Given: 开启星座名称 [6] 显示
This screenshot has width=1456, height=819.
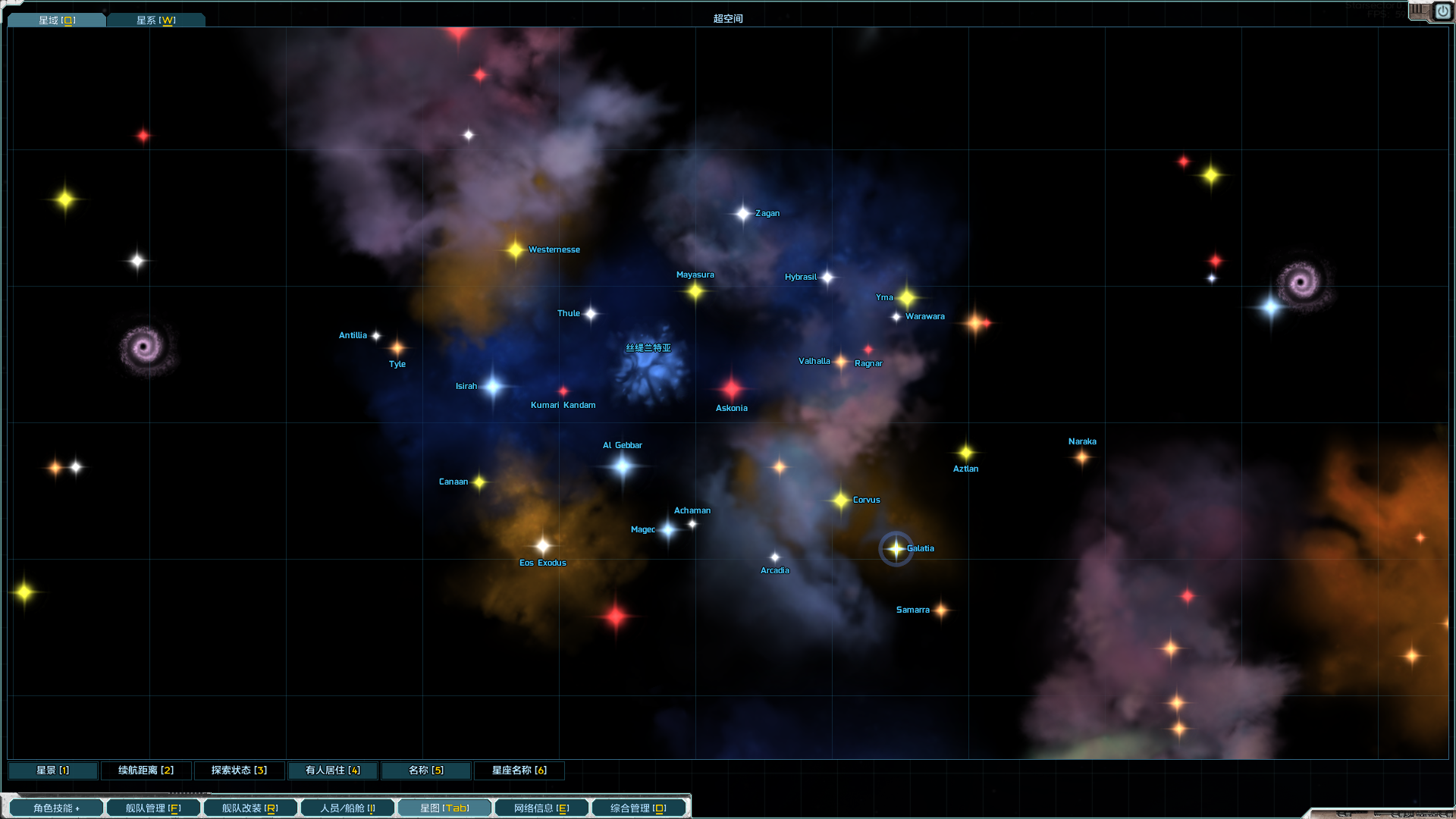Looking at the screenshot, I should point(519,770).
